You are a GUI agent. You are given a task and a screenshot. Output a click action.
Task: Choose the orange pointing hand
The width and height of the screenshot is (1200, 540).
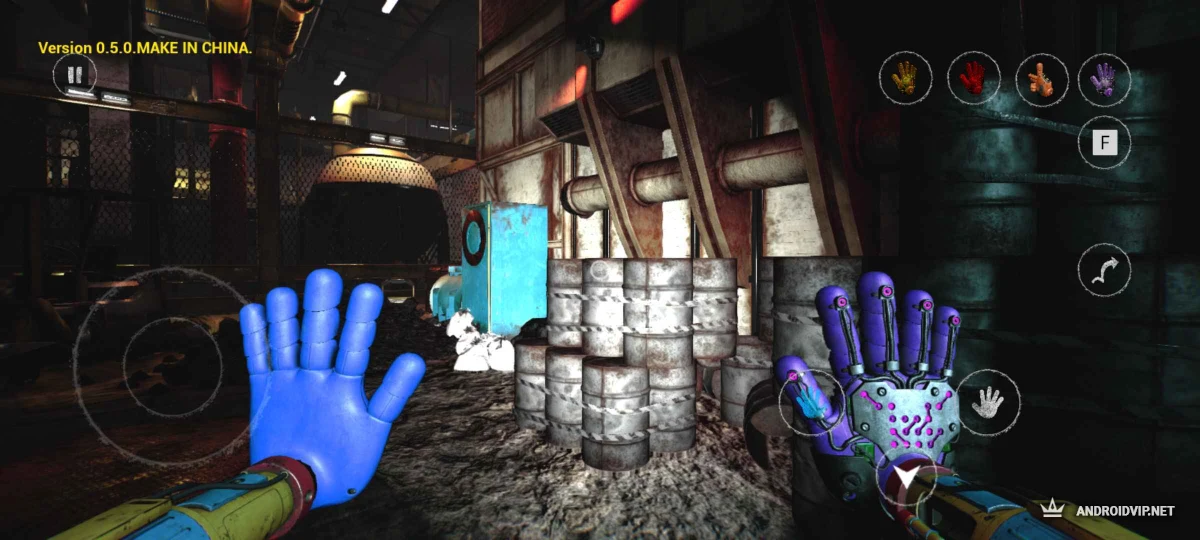point(1040,77)
